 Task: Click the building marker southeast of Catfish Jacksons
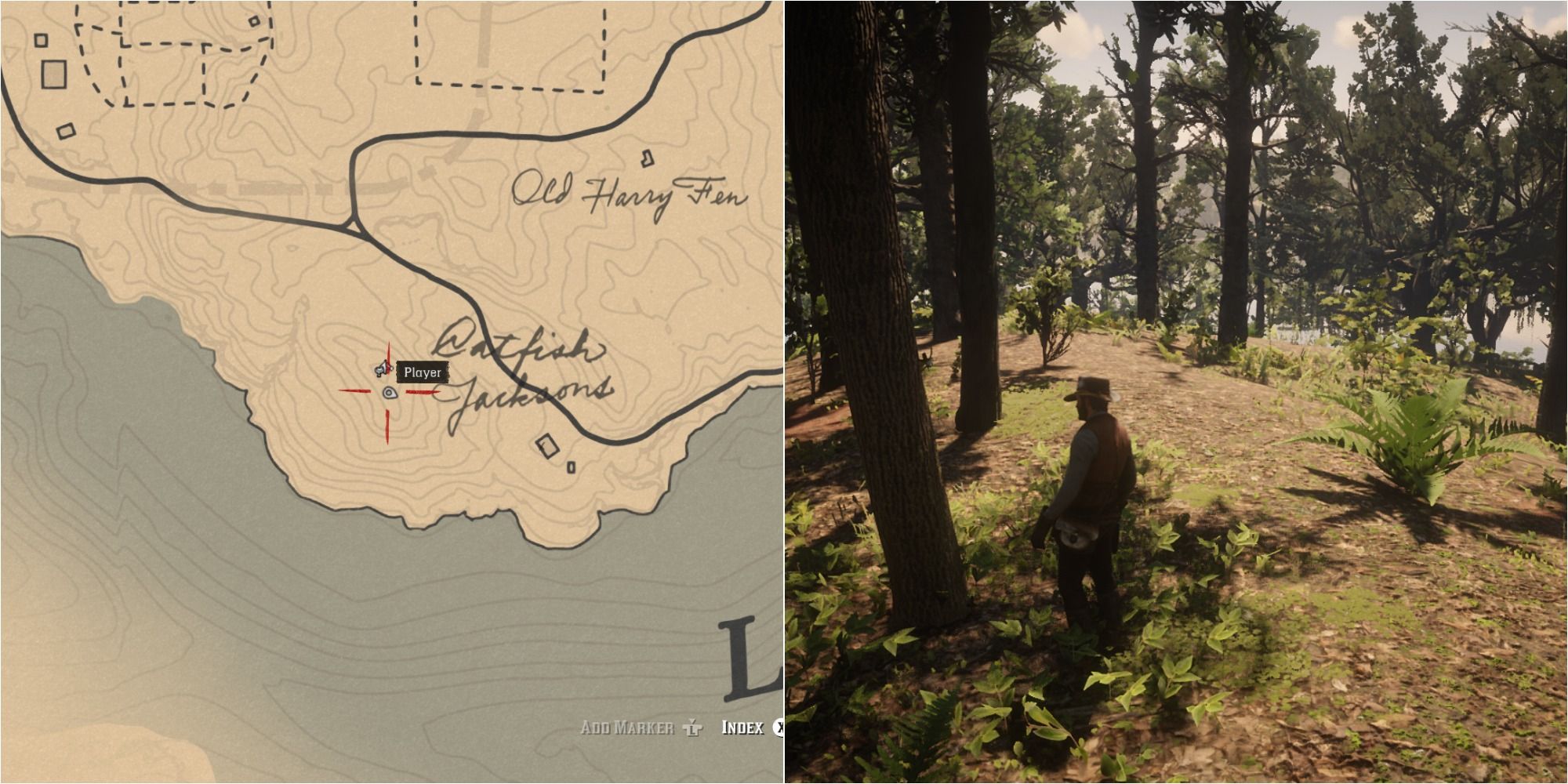(547, 447)
